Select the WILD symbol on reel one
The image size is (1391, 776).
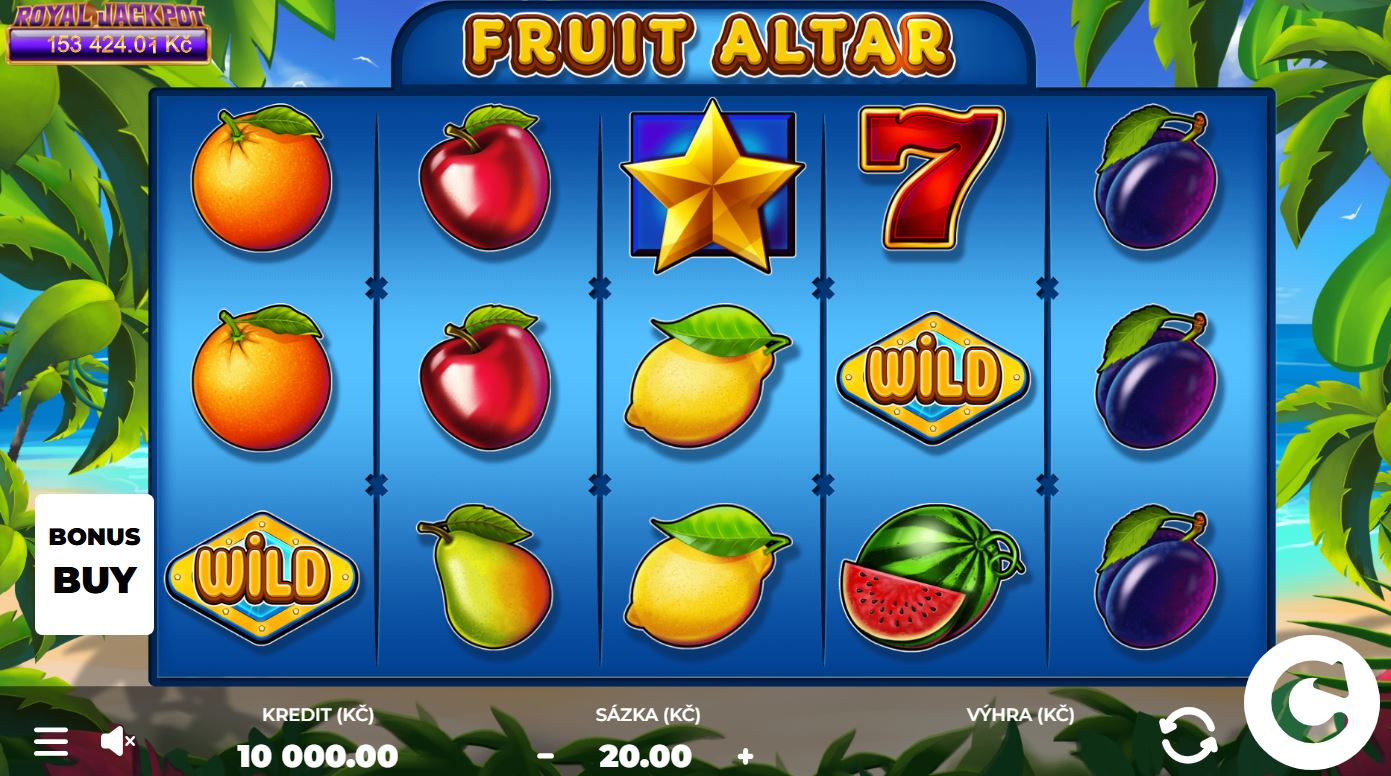(262, 578)
